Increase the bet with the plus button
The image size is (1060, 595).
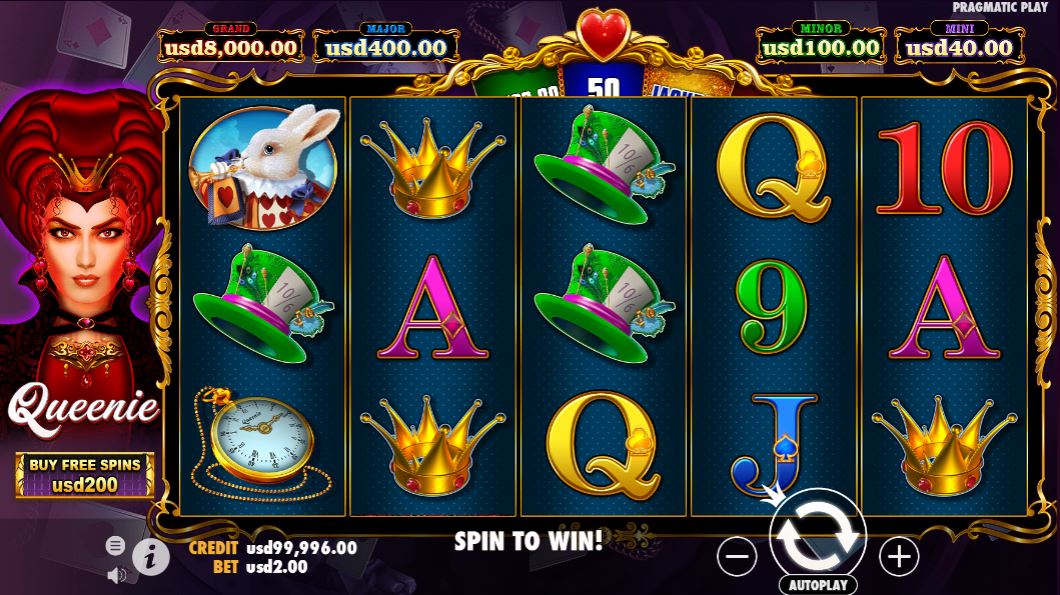coord(898,555)
